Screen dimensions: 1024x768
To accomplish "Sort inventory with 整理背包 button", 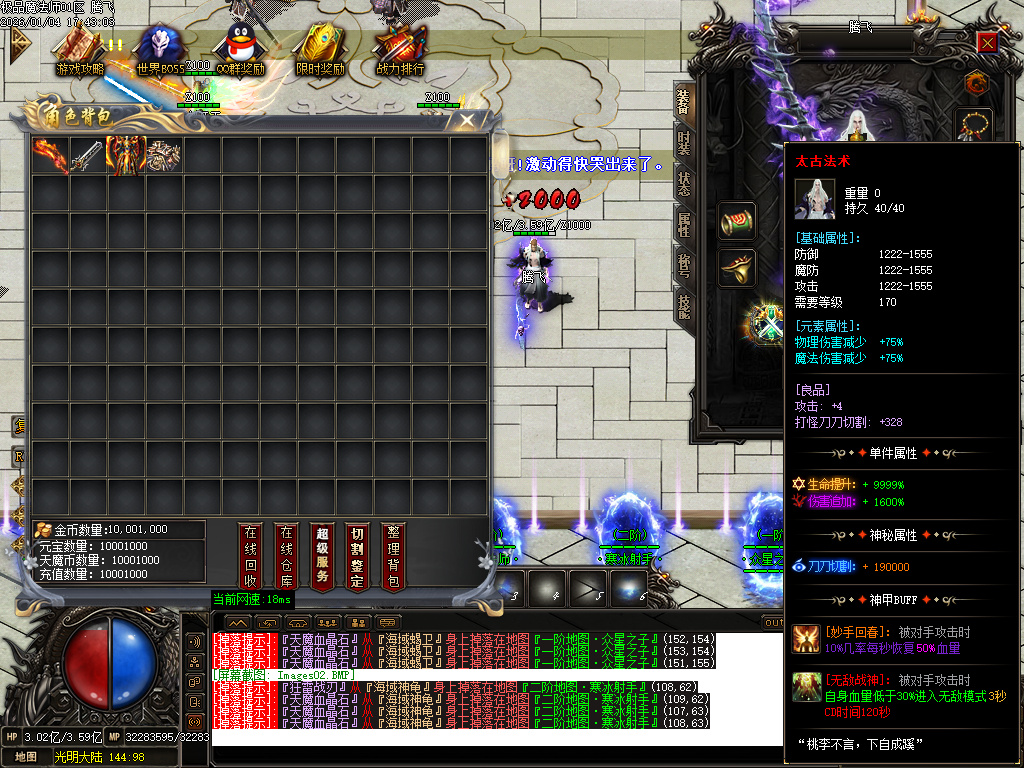I will pyautogui.click(x=393, y=556).
